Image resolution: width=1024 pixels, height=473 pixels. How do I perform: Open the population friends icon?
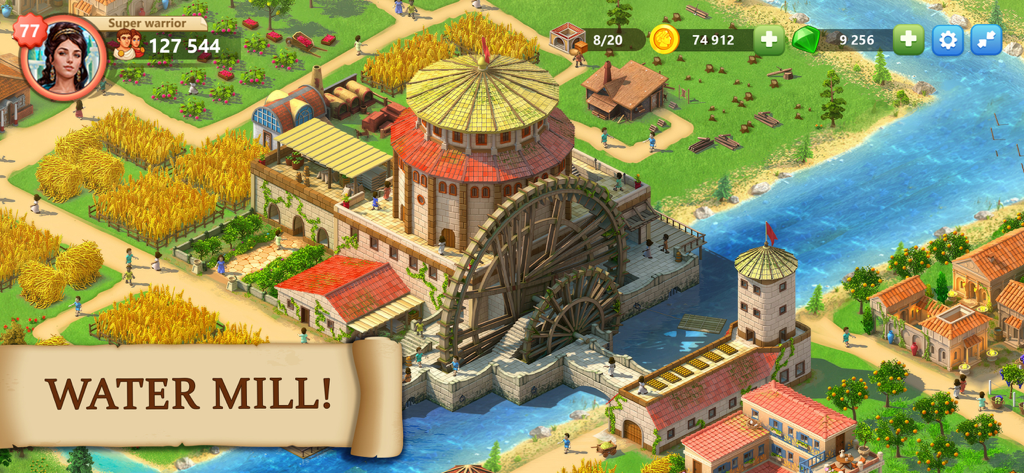(x=127, y=45)
